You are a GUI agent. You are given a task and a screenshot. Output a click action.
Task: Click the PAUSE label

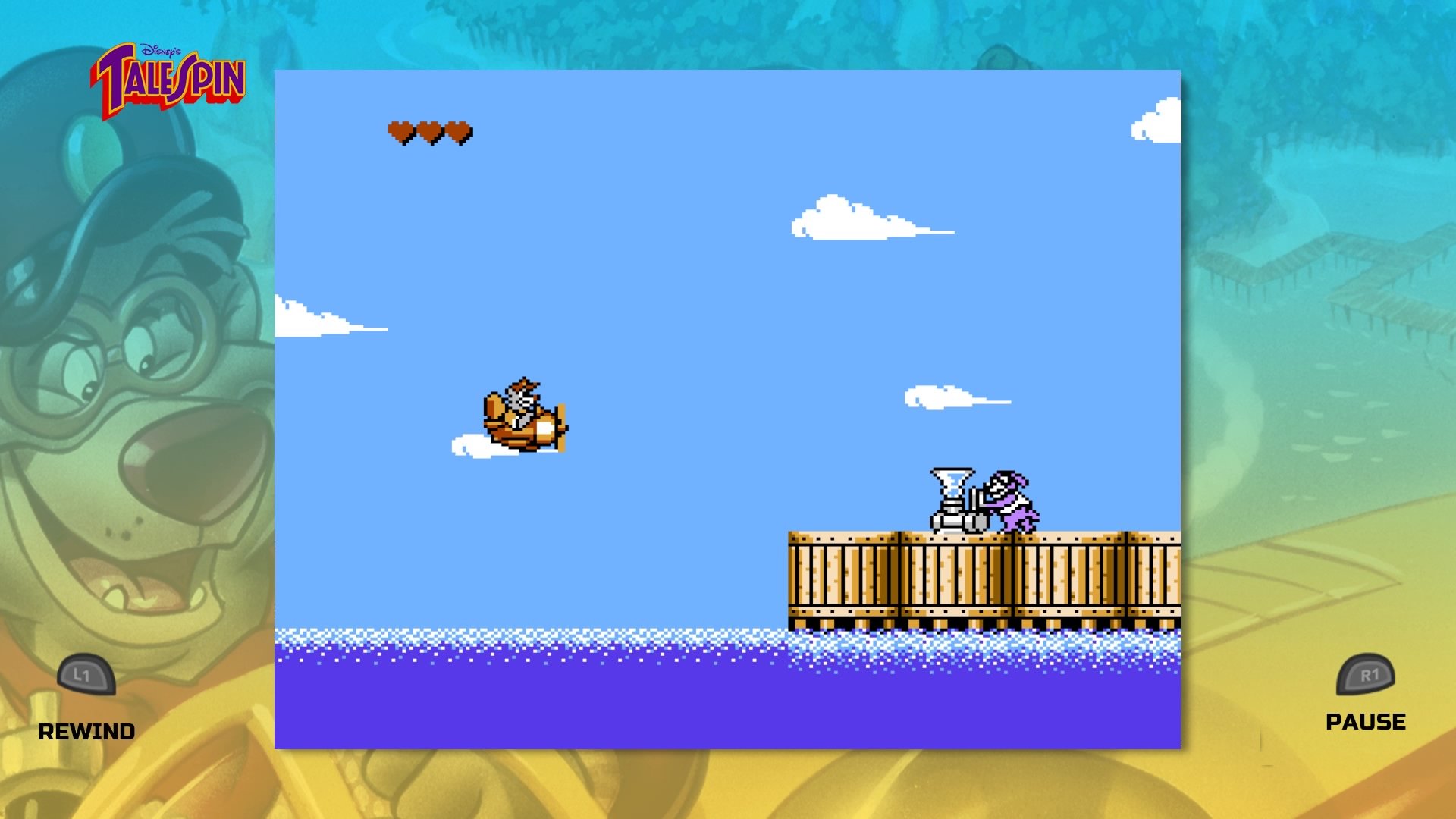(x=1365, y=721)
